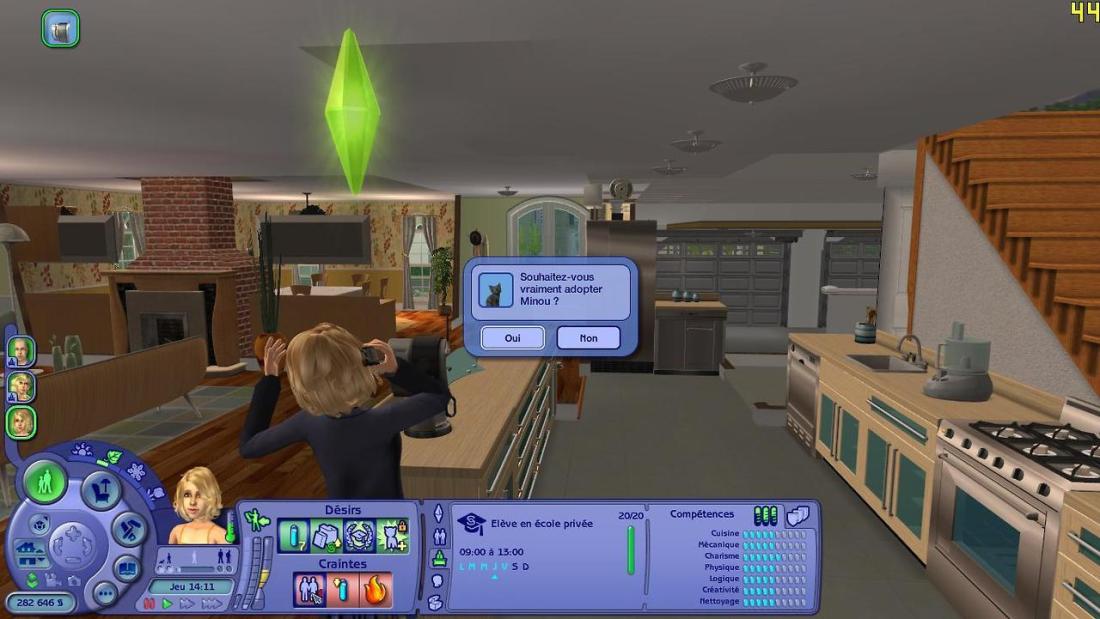Activate triple fast-forward speed

tap(211, 604)
